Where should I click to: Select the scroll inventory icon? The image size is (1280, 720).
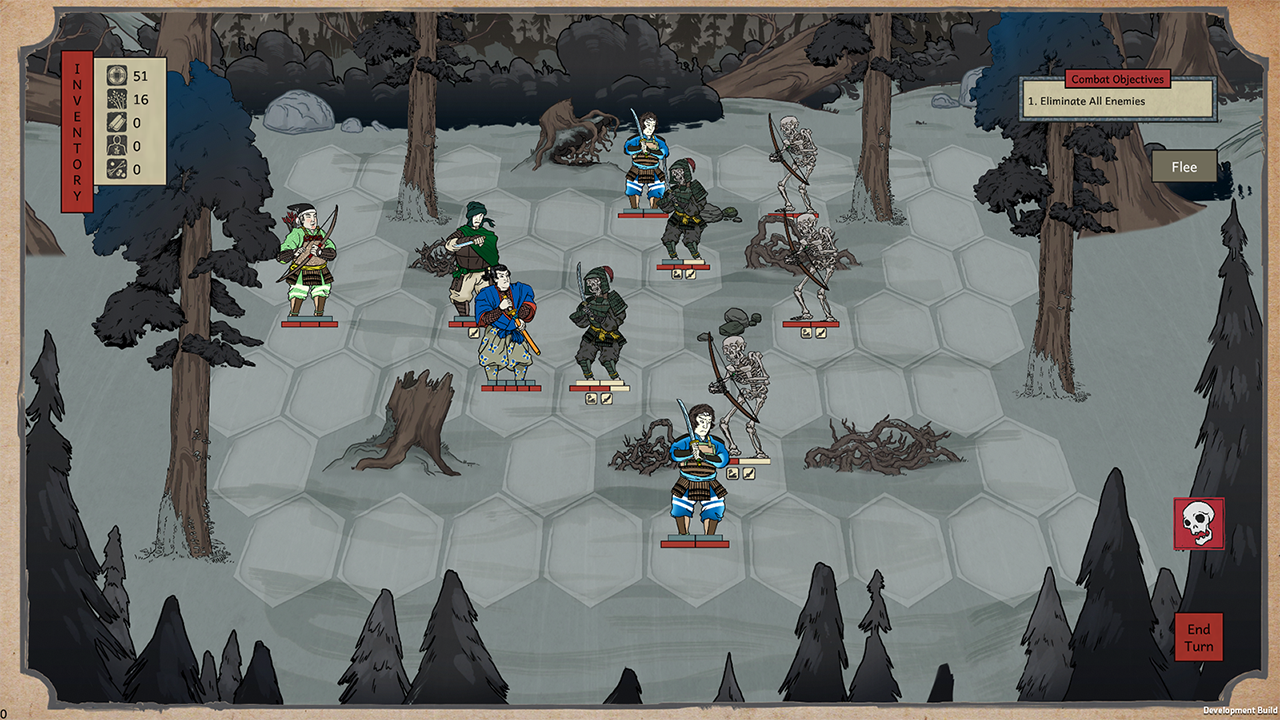pos(117,123)
